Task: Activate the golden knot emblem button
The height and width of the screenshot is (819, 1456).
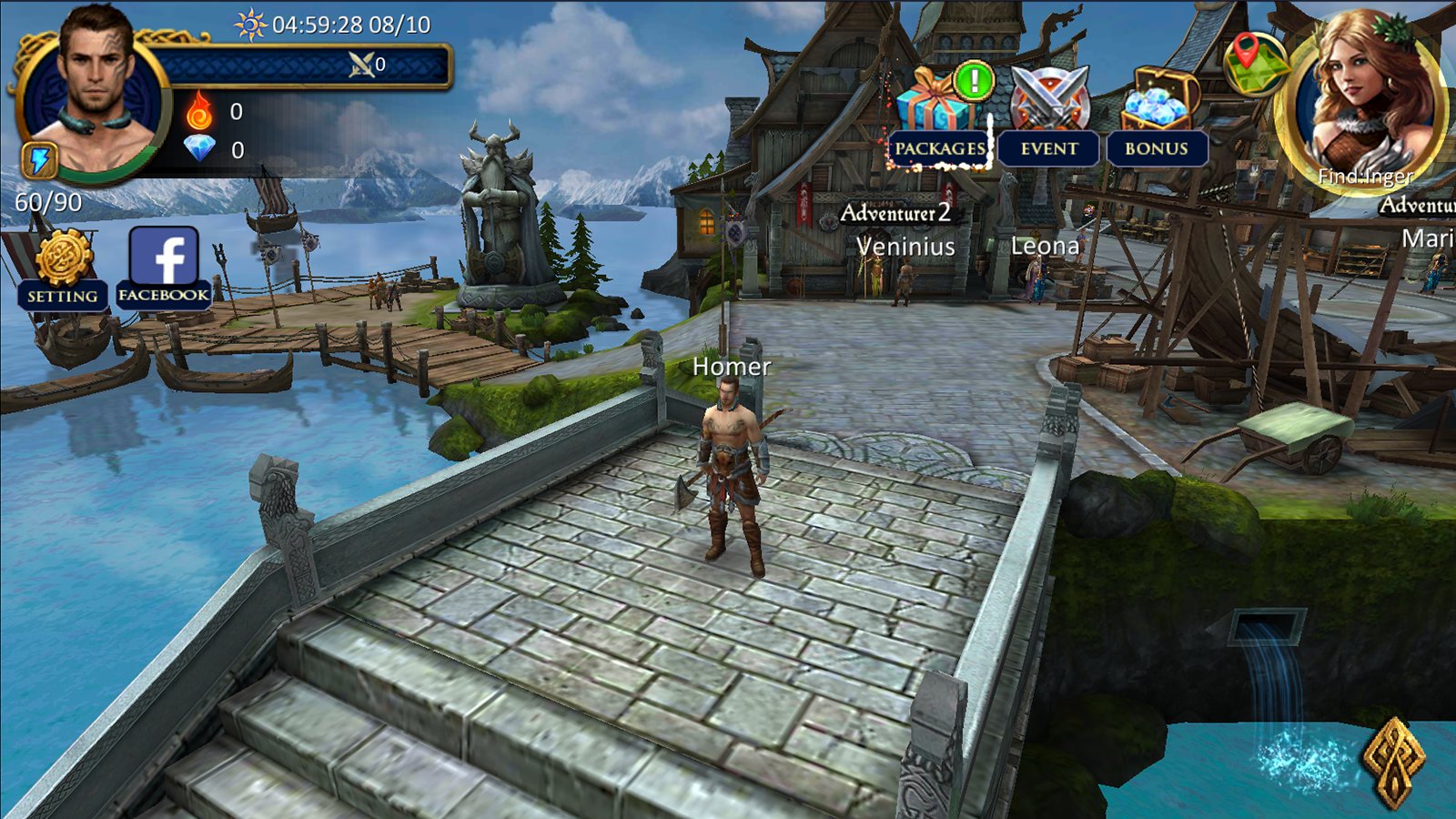Action: click(1393, 761)
